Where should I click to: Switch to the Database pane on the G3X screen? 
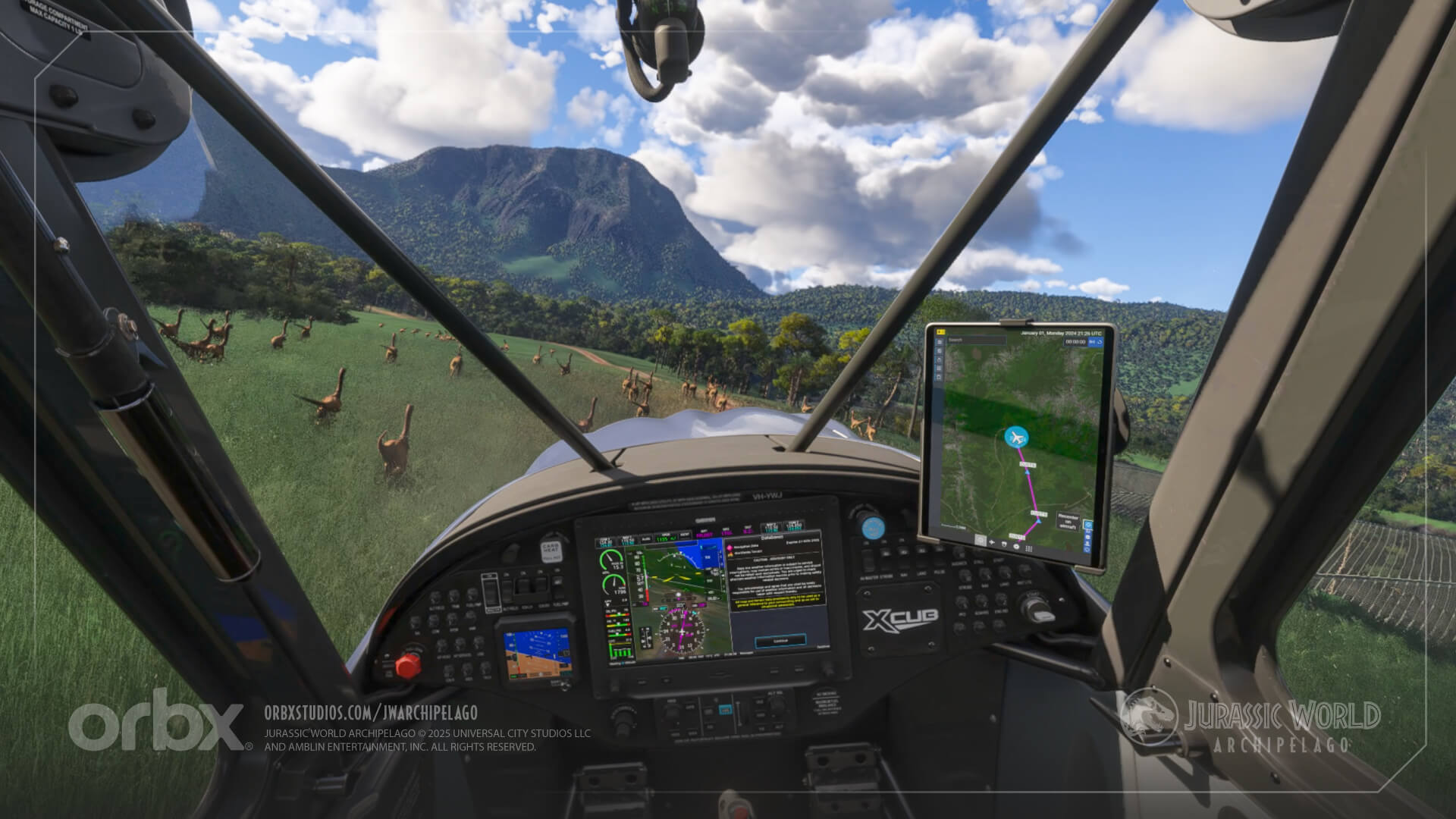tap(770, 538)
